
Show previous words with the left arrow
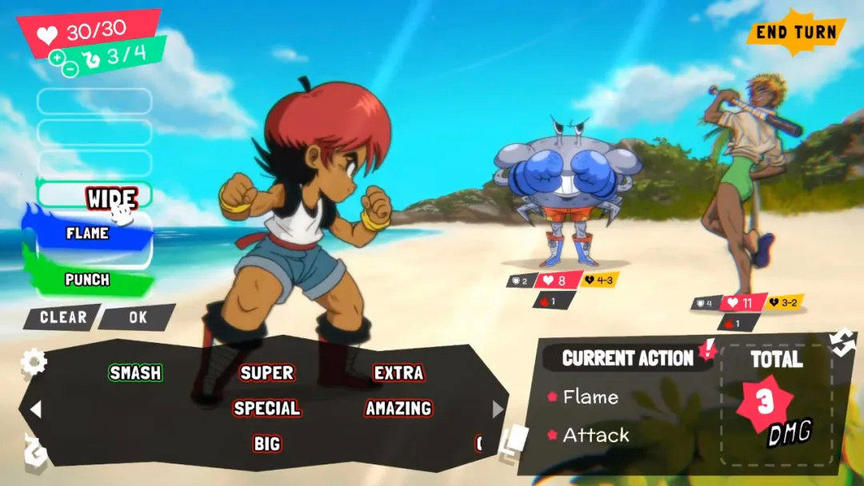(x=36, y=409)
